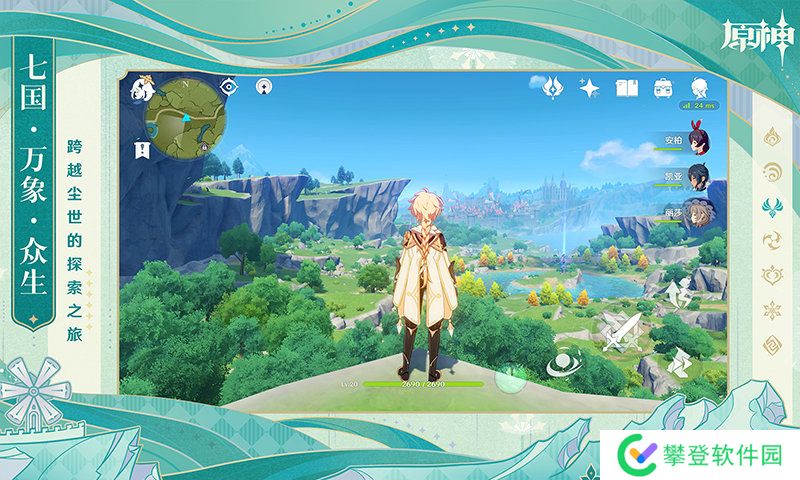This screenshot has height=480, width=800.
Task: Open the adventurer handbook book icon
Action: tap(627, 89)
